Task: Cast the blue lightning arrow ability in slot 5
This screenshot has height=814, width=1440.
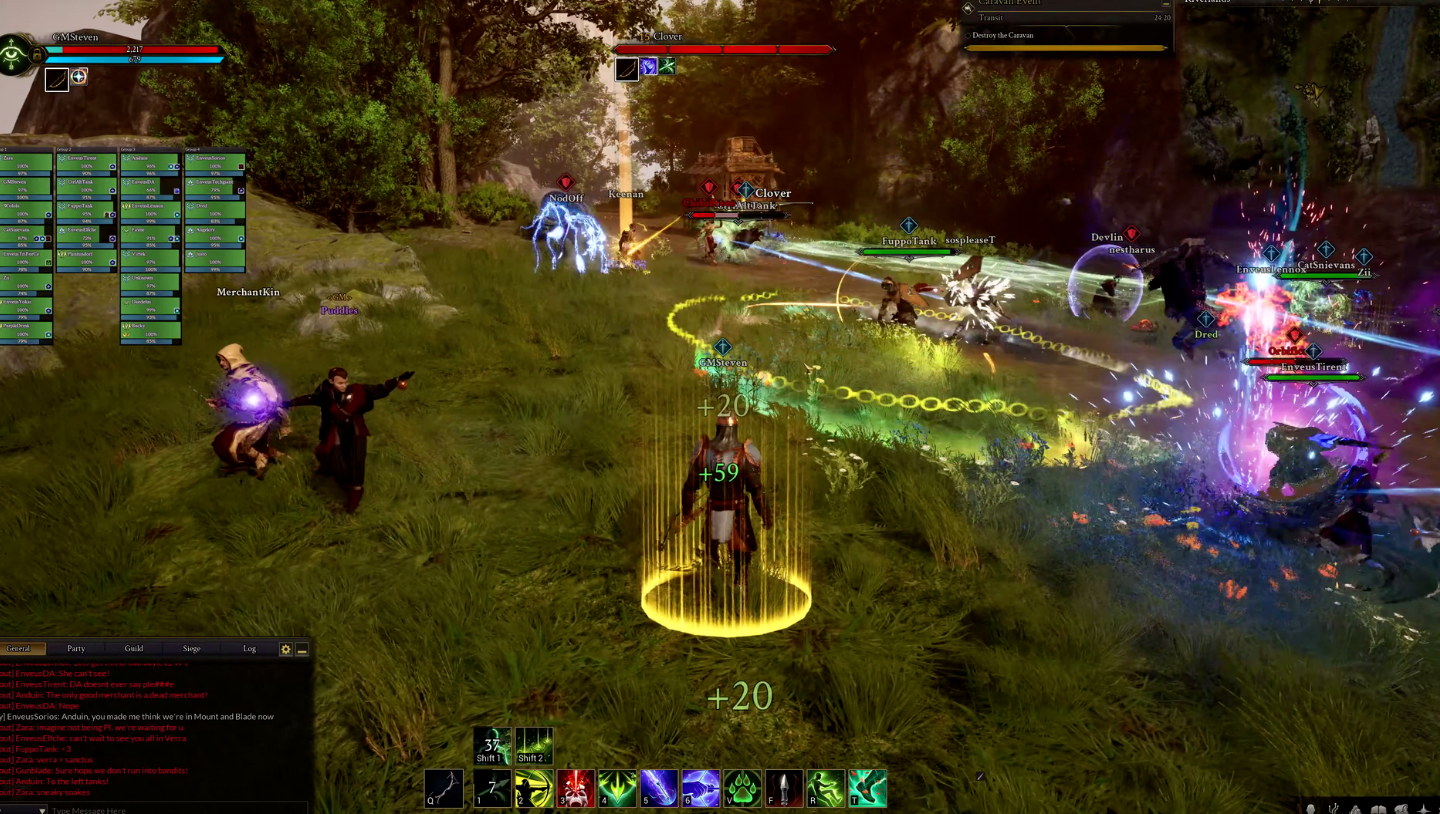Action: tap(659, 788)
